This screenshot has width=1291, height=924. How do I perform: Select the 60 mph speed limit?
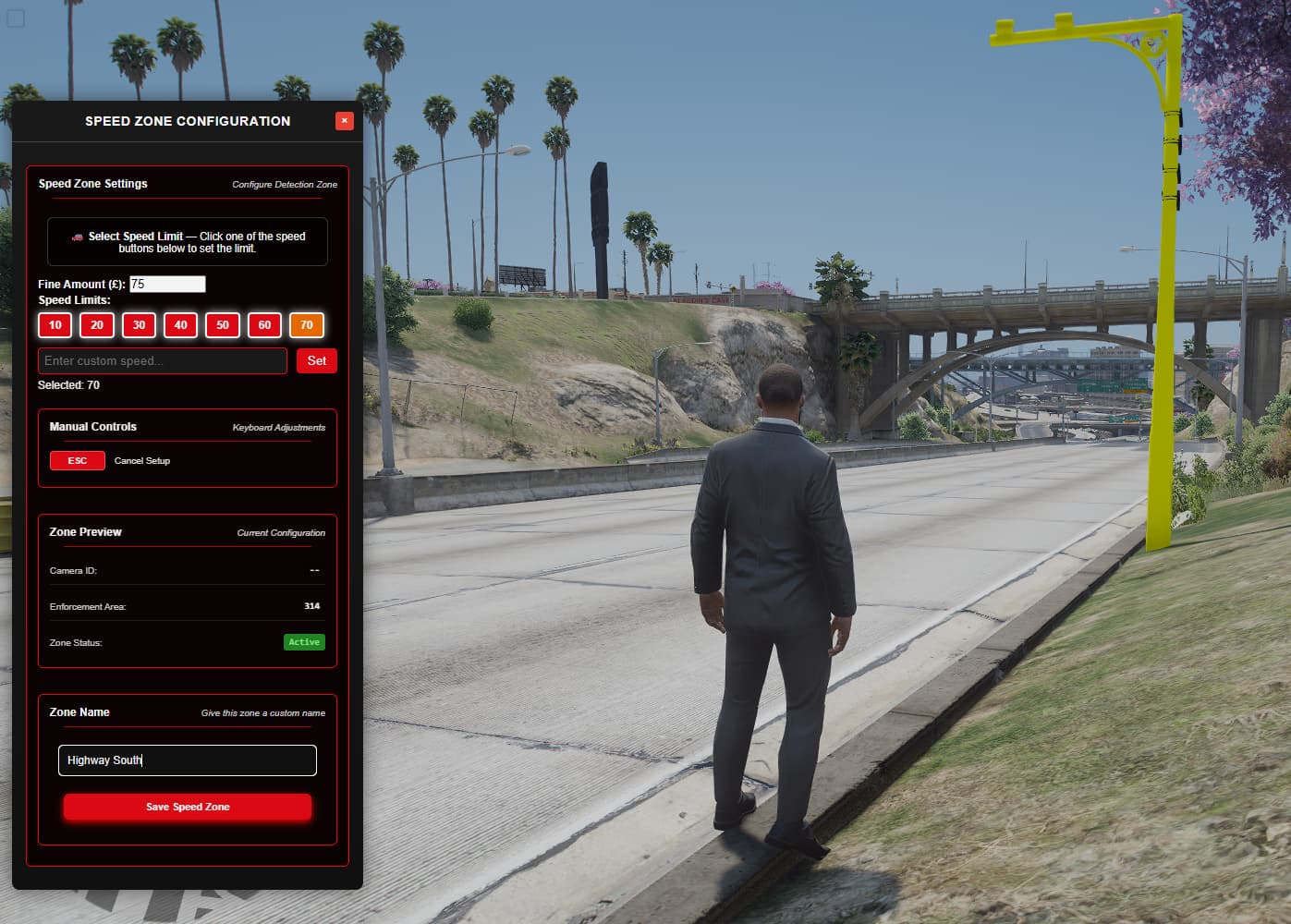pyautogui.click(x=264, y=325)
